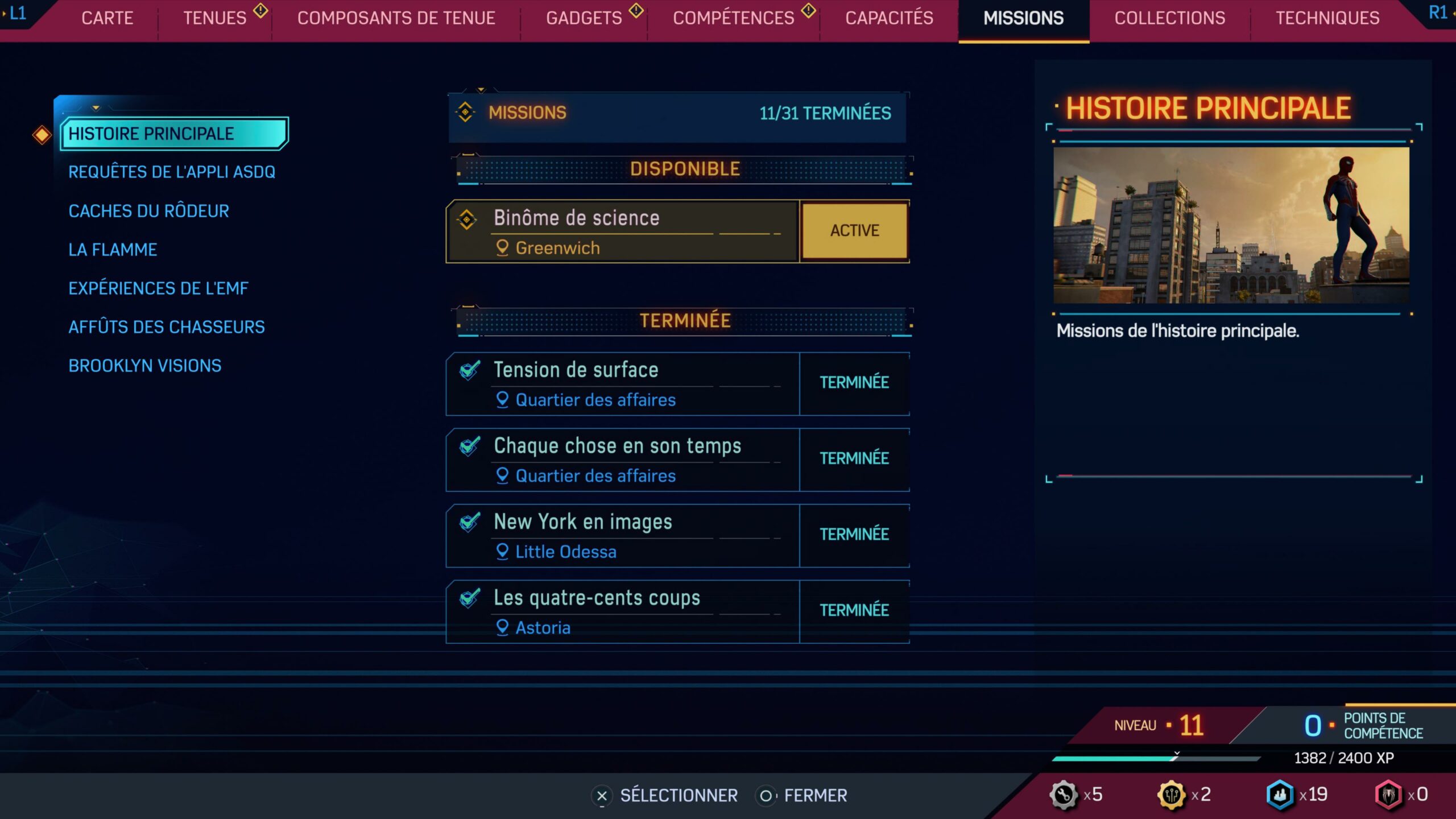1456x819 pixels.
Task: View the Techniques tab
Action: [1327, 18]
